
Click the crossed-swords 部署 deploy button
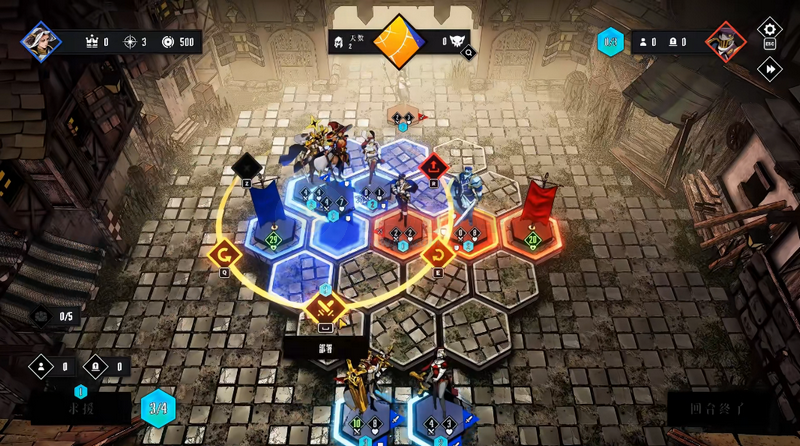[325, 310]
